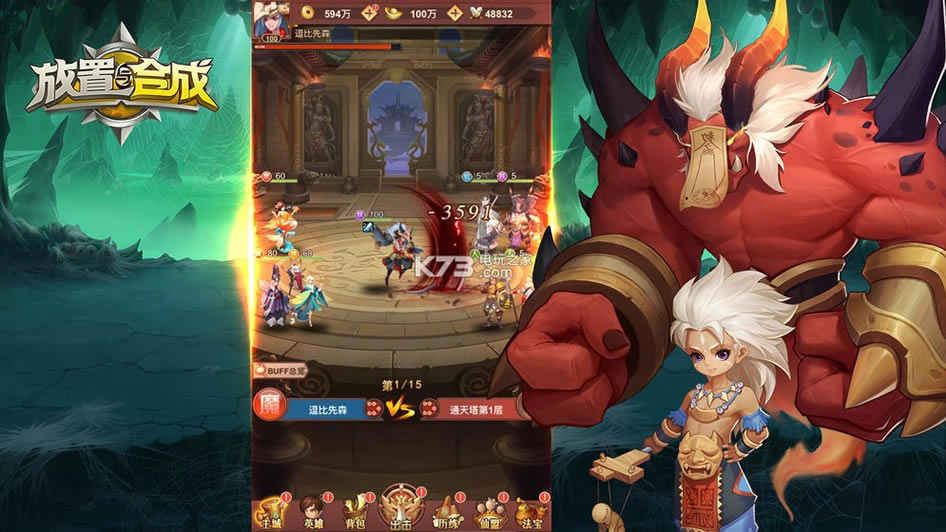Viewport: 946px width, 532px height.
Task: Open the 英雄 heroes screen
Action: pos(313,511)
